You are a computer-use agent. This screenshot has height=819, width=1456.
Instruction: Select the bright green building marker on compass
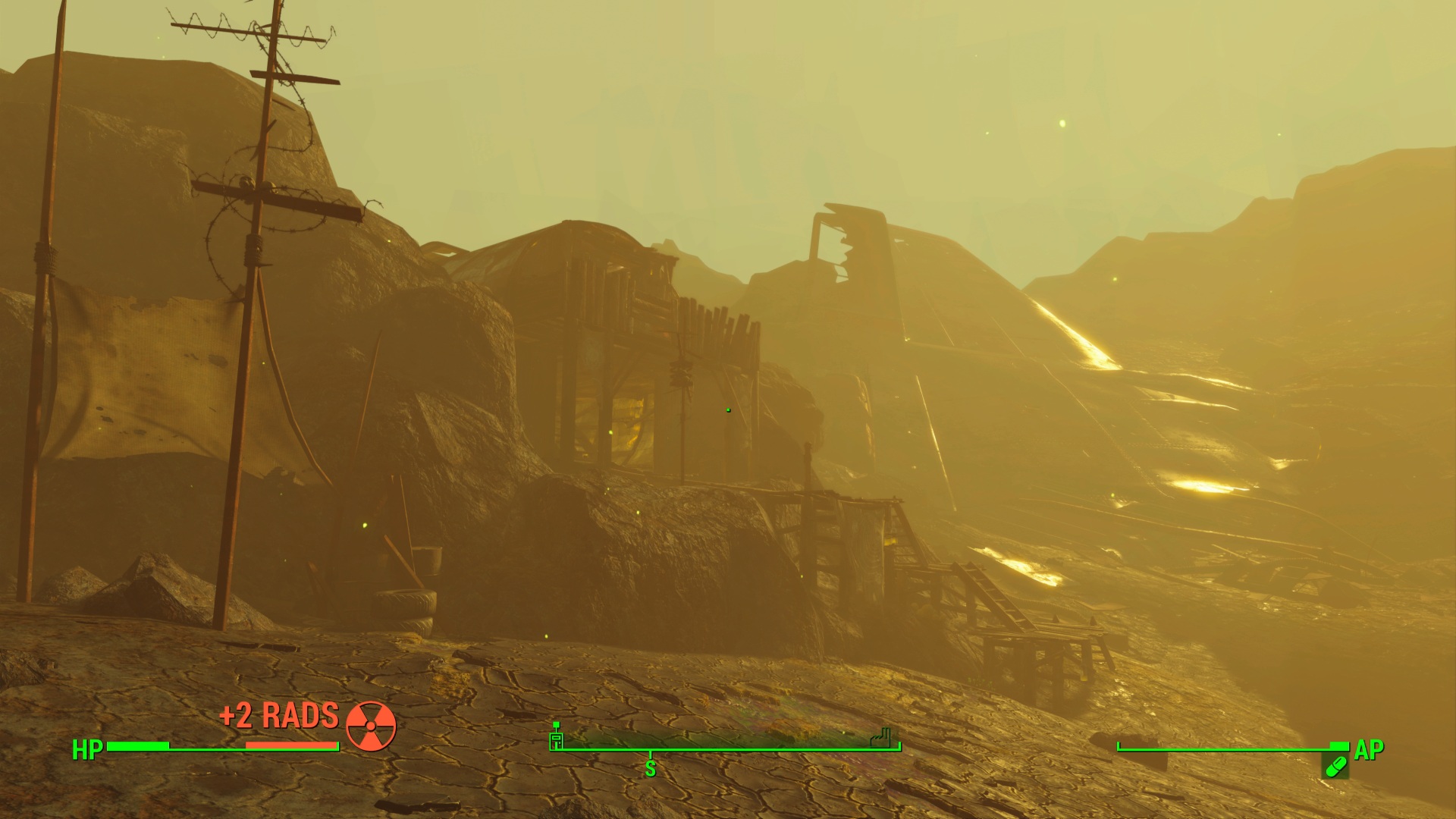pos(557,738)
